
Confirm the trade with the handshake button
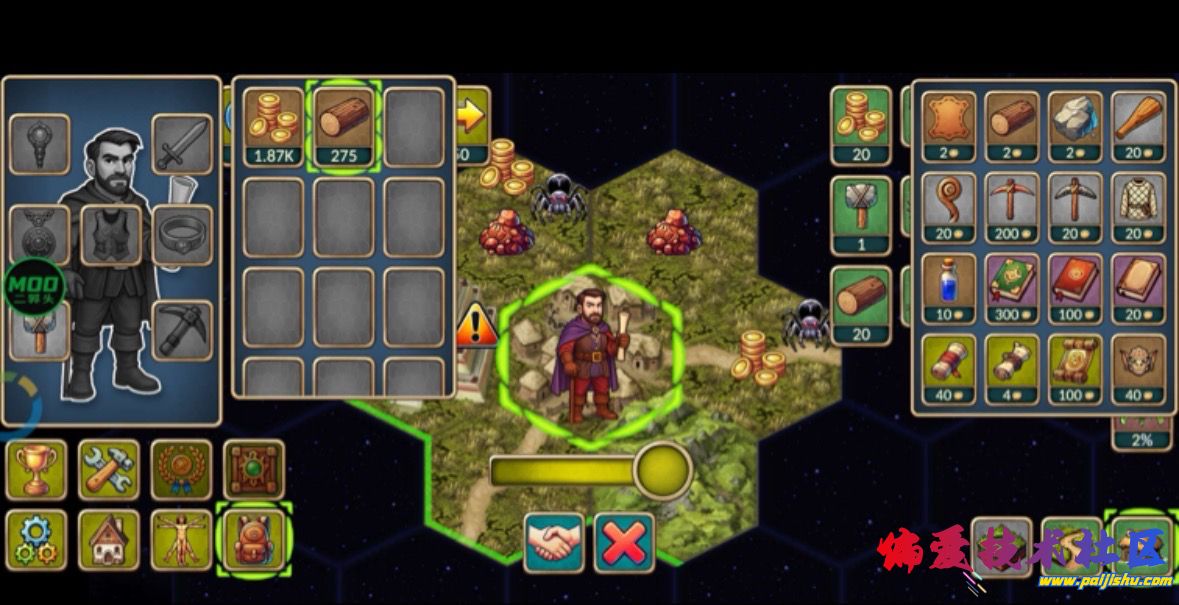point(554,543)
